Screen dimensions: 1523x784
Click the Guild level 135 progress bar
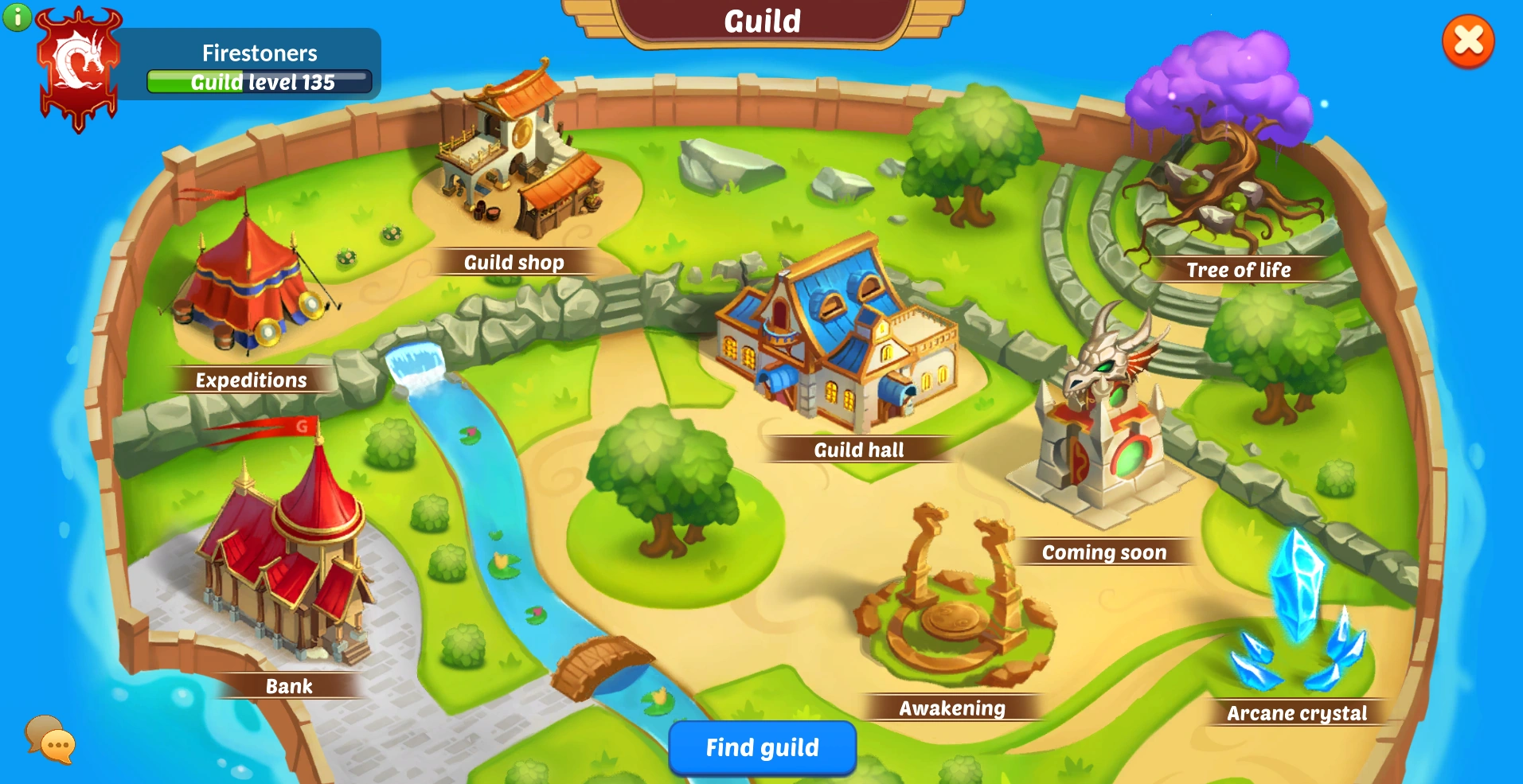point(259,82)
